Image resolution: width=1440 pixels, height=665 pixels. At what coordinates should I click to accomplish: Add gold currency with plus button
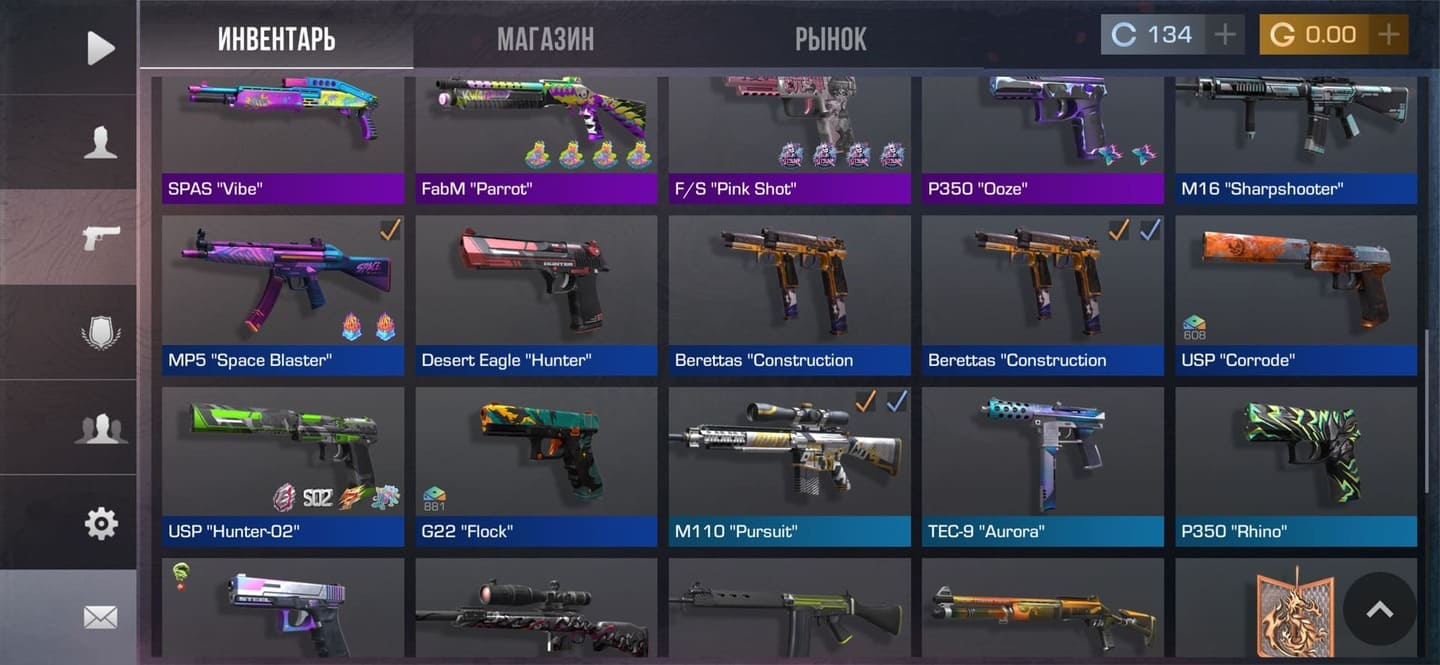tap(1388, 35)
